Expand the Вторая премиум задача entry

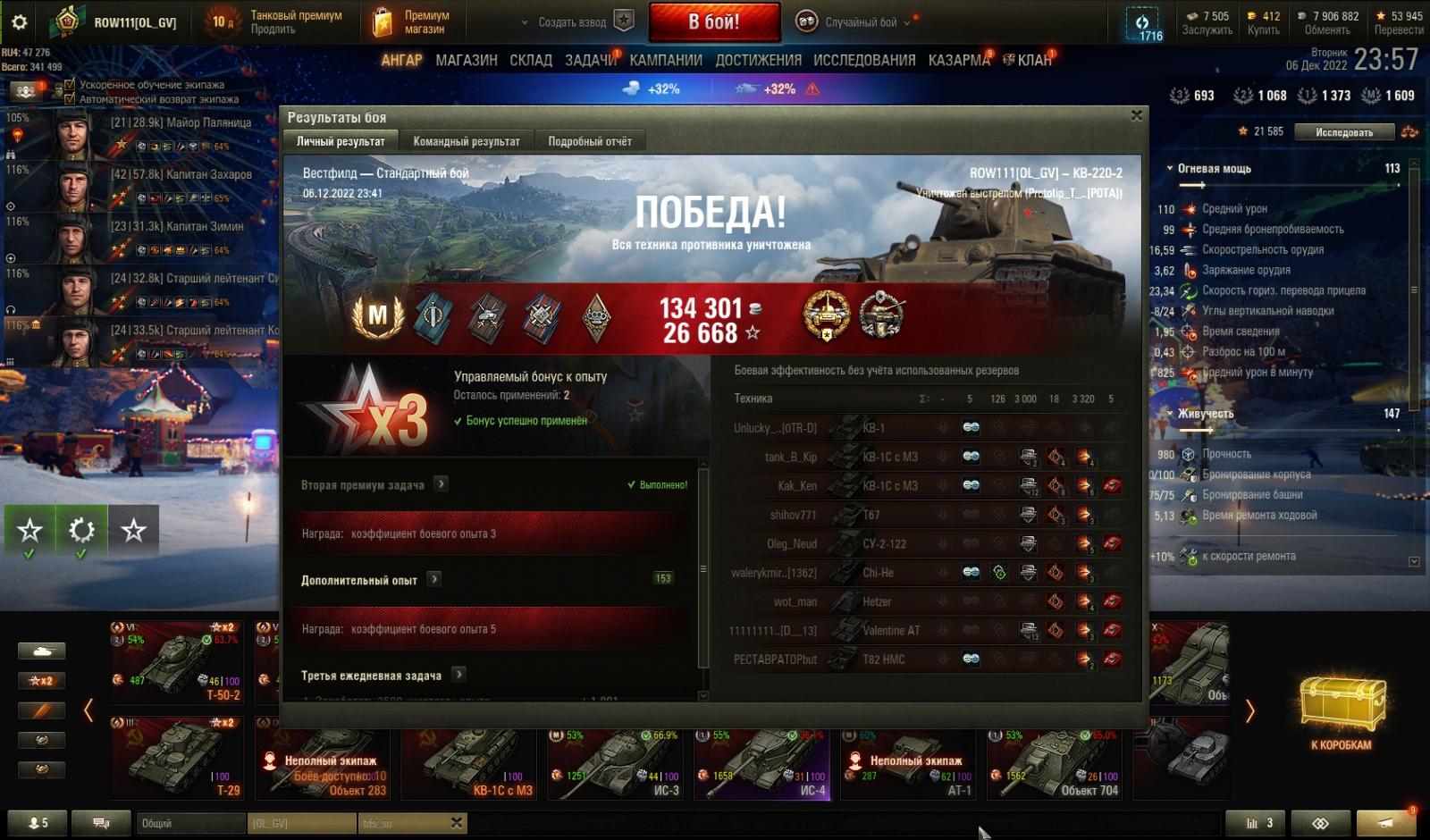[x=441, y=484]
